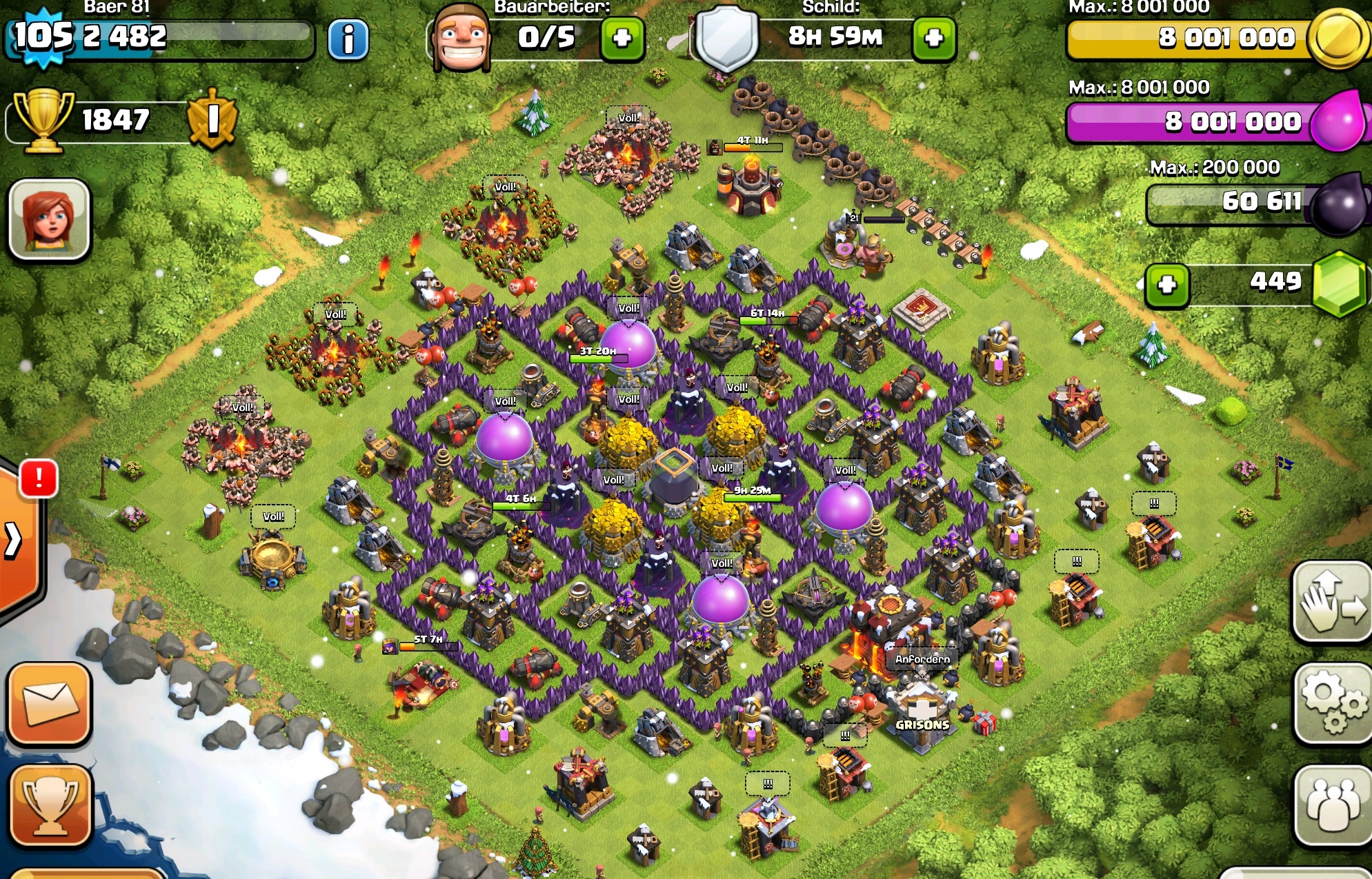This screenshot has height=879, width=1372.
Task: Open the red-haired villager shop portrait
Action: point(49,219)
